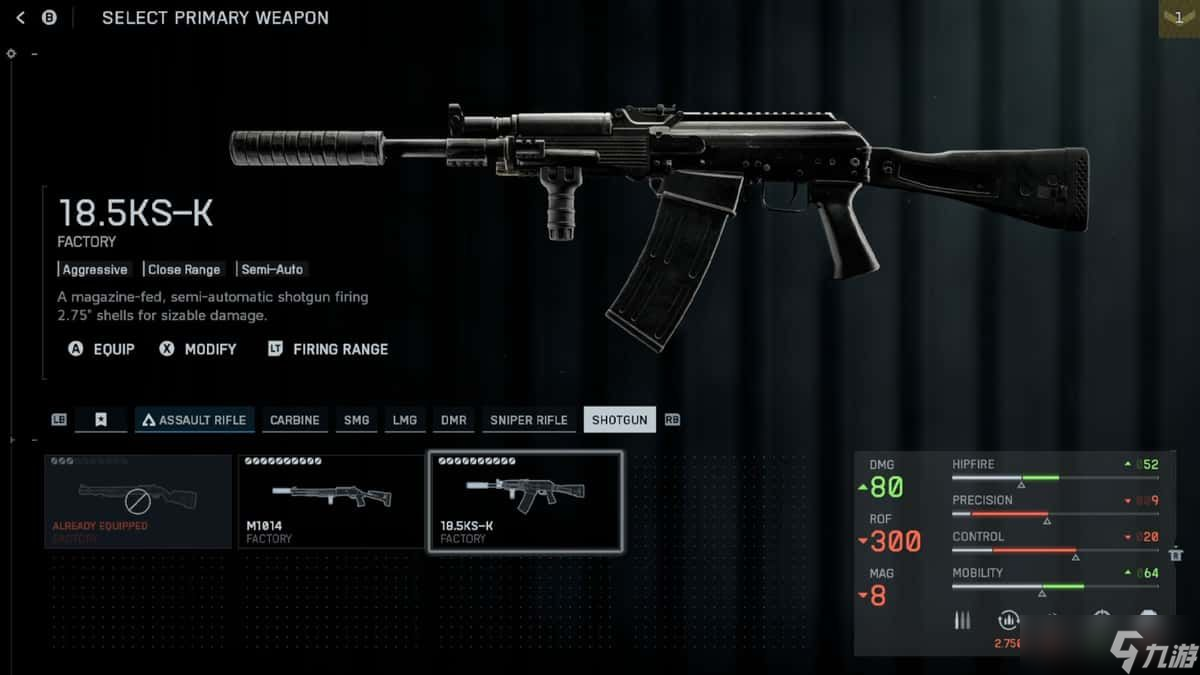
Task: Choose the Sniper Rifle category
Action: pos(528,420)
